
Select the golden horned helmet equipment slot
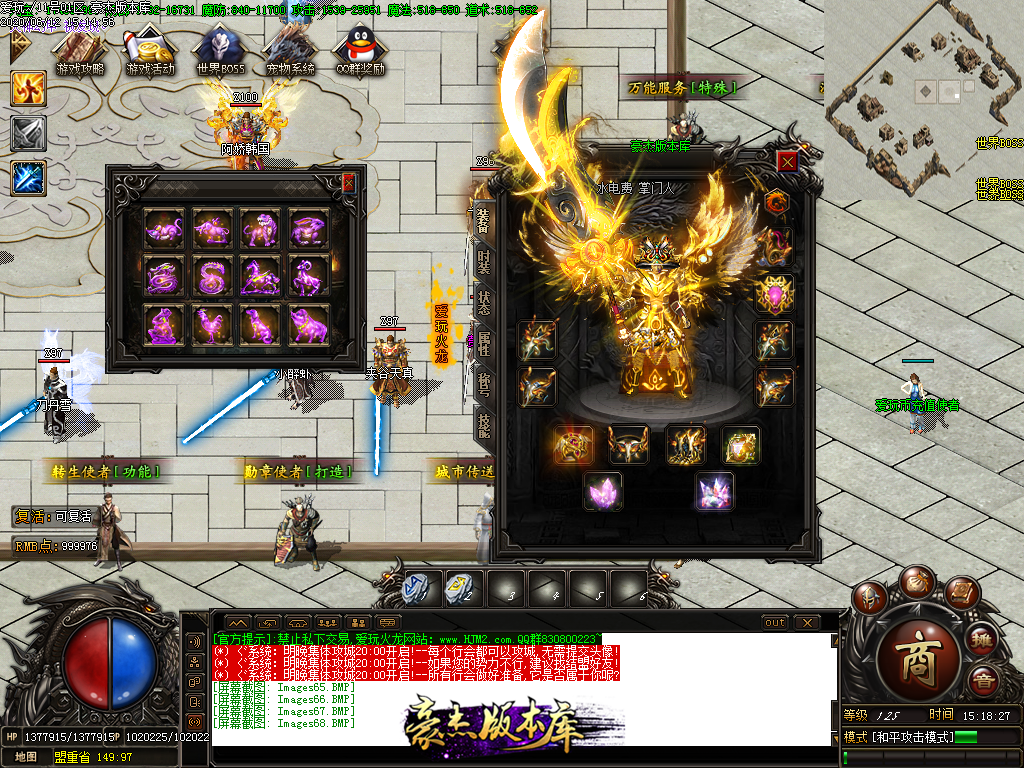pos(629,445)
